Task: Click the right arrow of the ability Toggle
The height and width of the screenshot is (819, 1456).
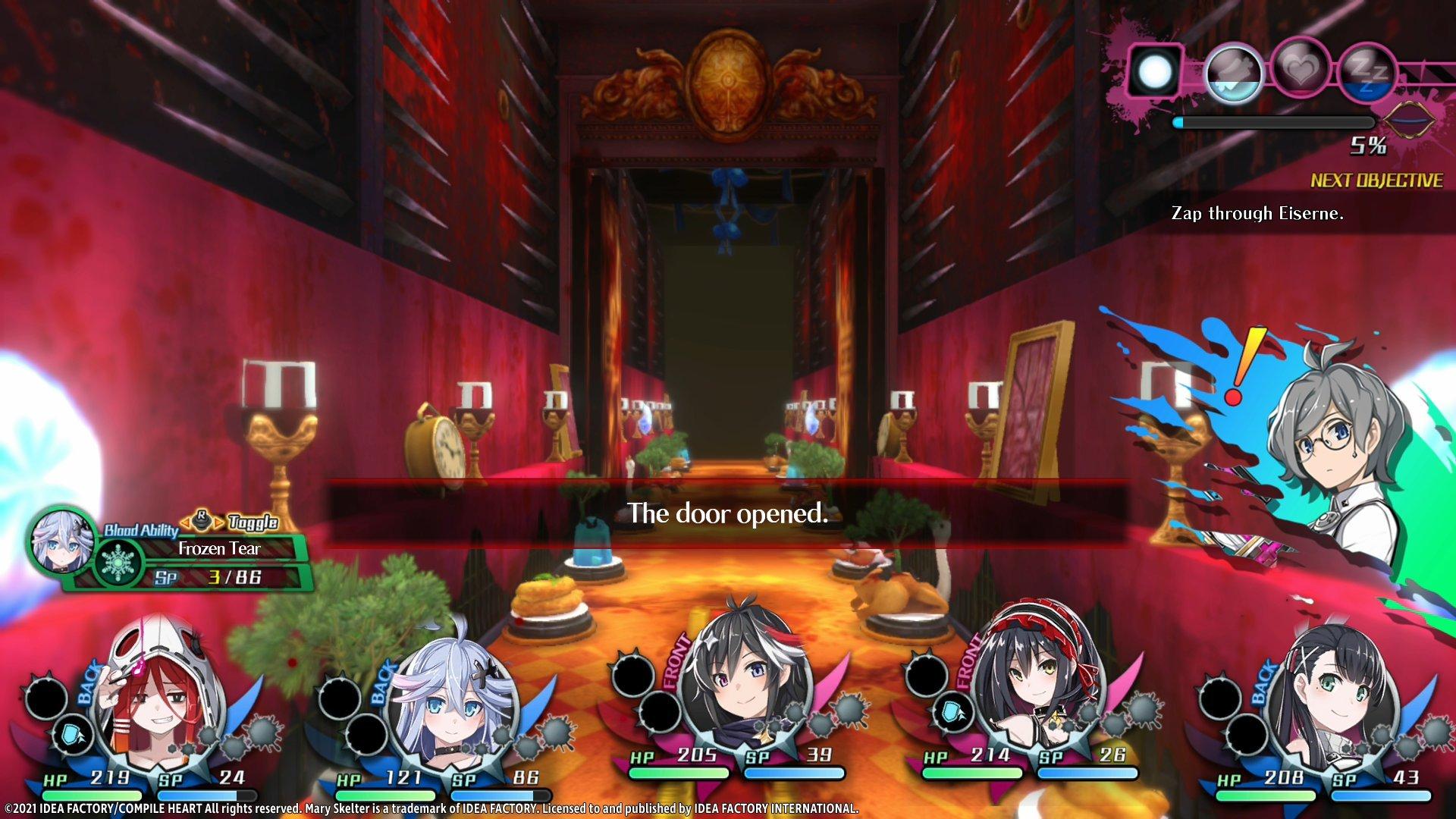Action: 218,522
